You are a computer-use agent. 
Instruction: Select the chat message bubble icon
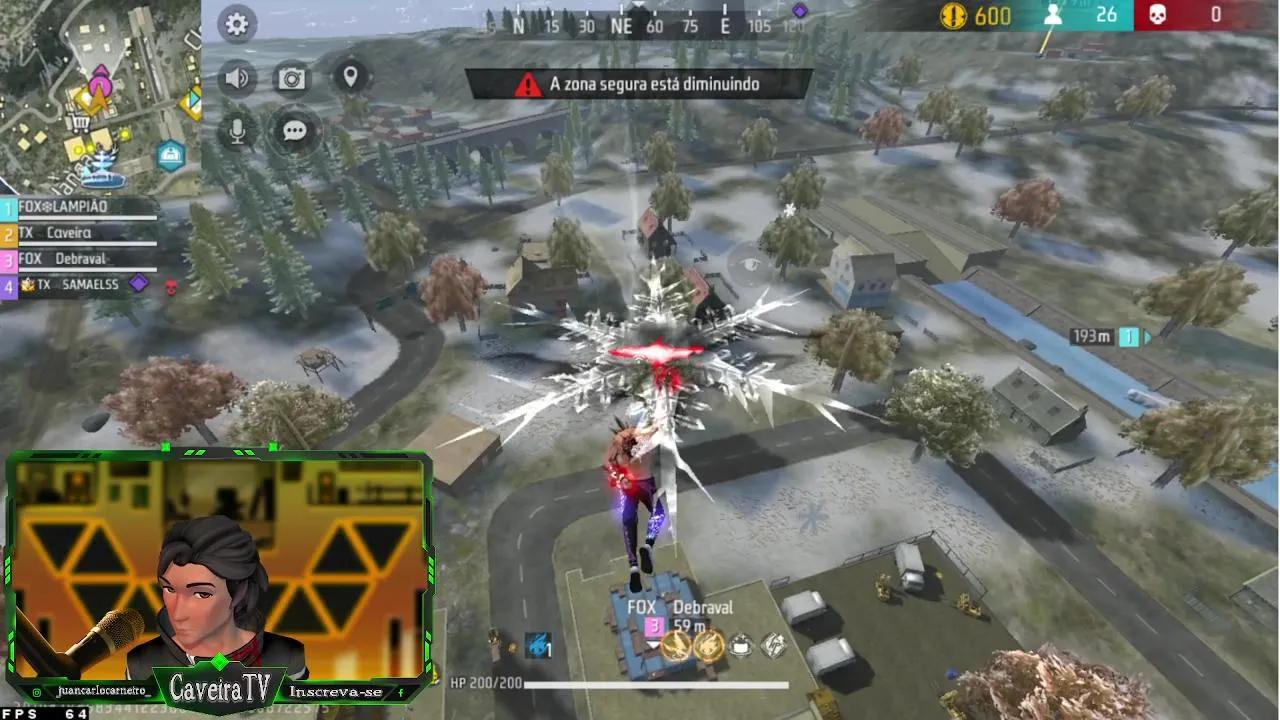[293, 132]
